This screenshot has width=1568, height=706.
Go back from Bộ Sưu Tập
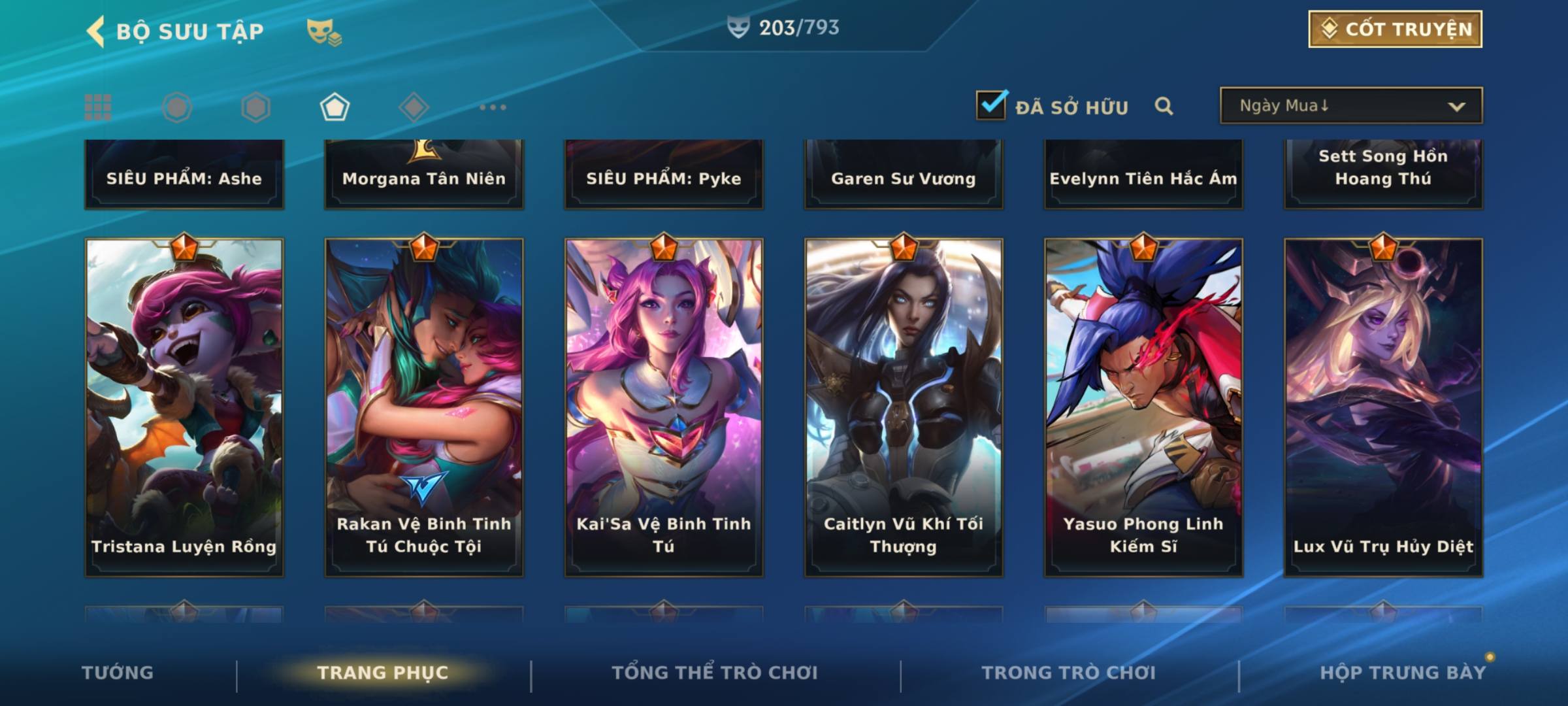tap(97, 31)
